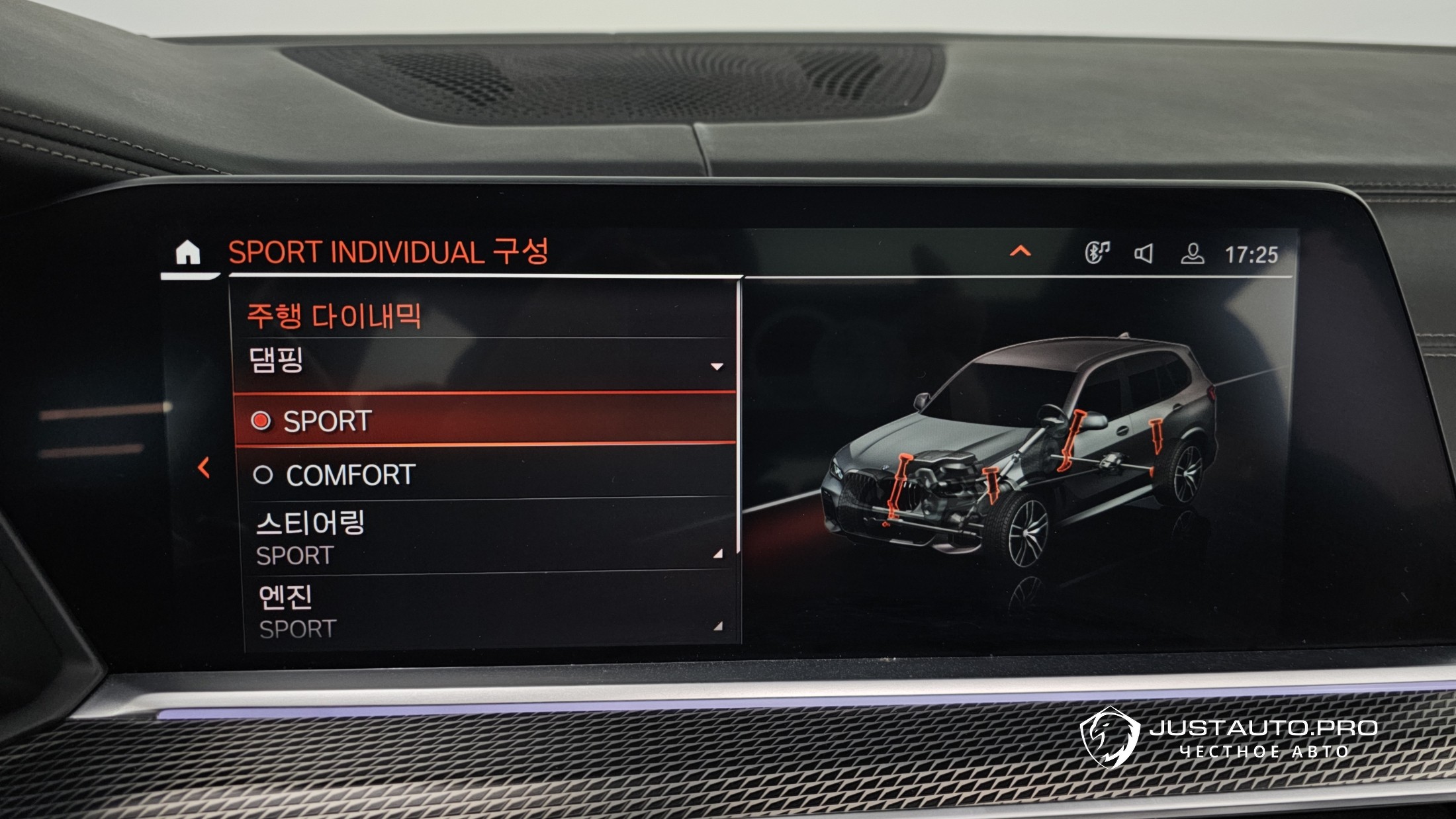Expand the status bar up chevron

(1020, 251)
